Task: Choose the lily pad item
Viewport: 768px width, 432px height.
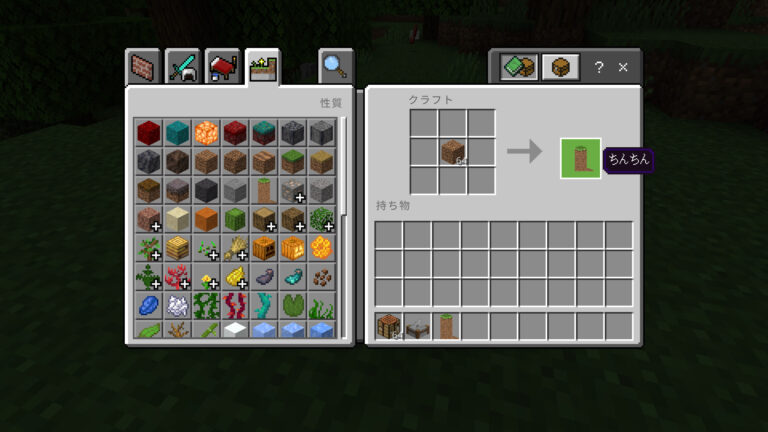Action: [293, 306]
